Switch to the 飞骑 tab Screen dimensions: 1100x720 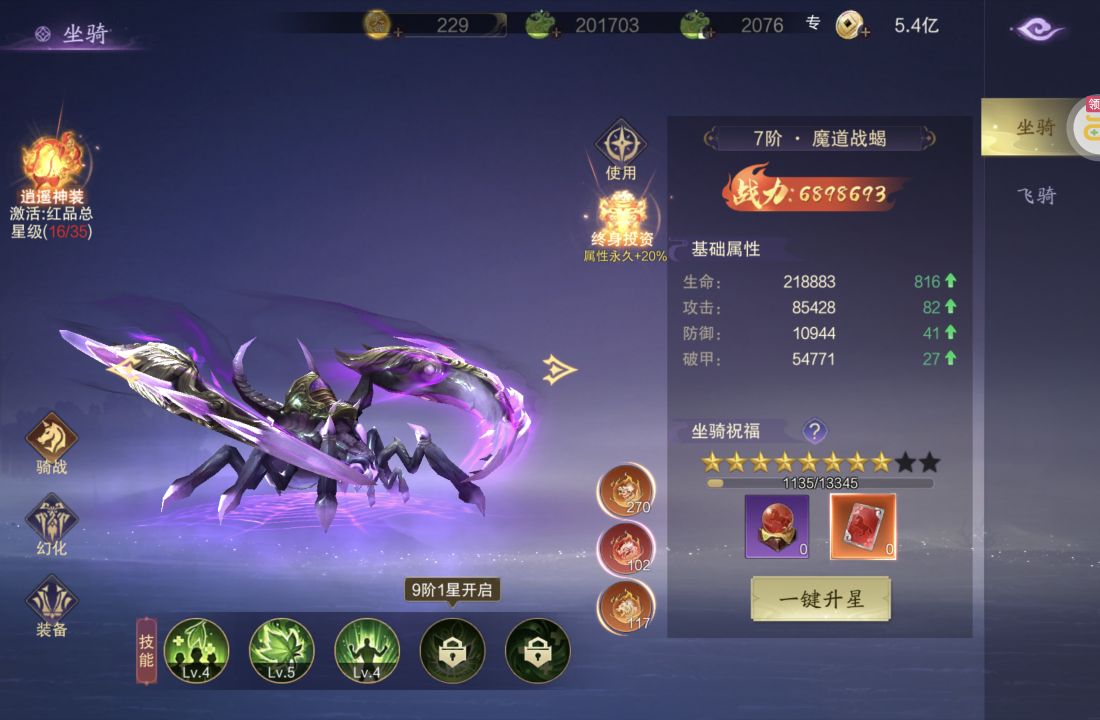pyautogui.click(x=1036, y=195)
